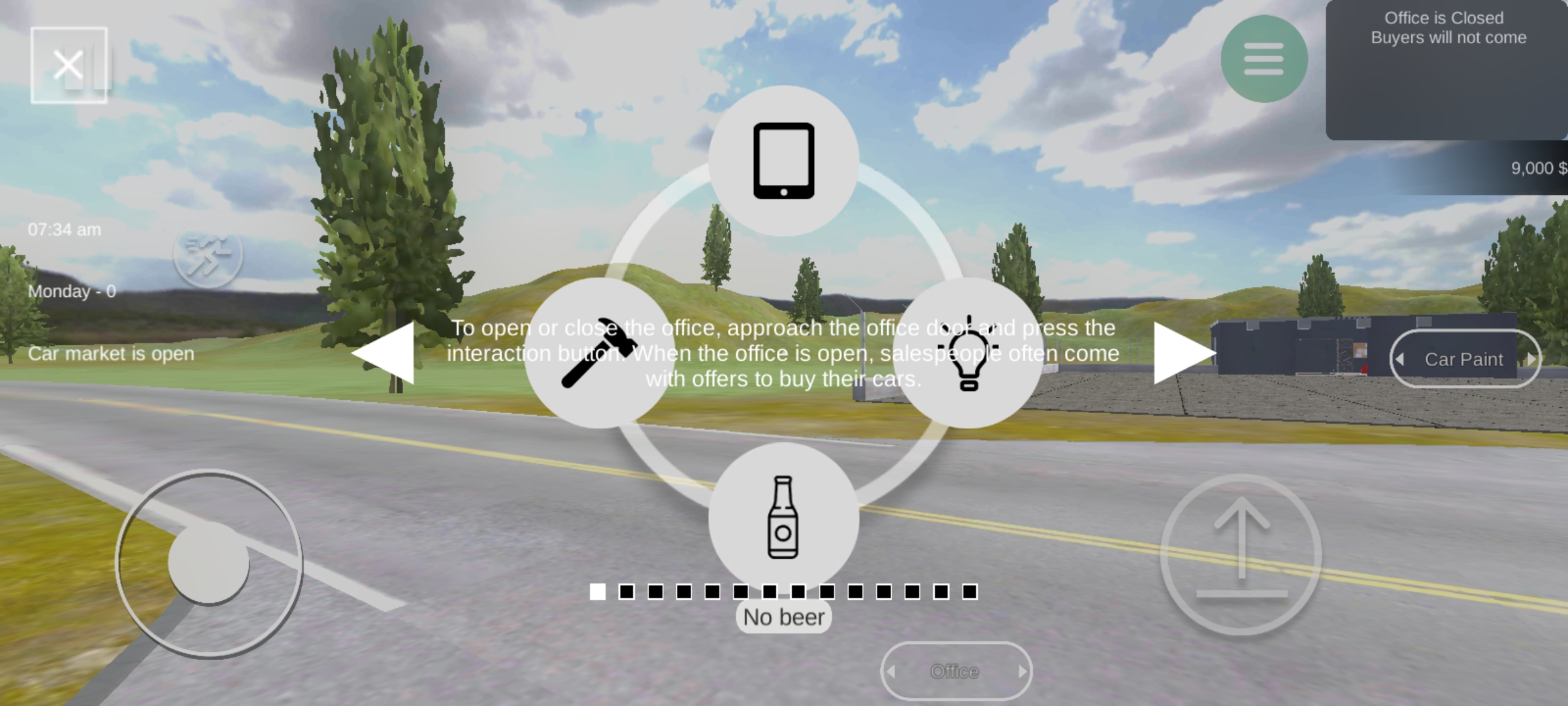Click the virtual joystick knob
The width and height of the screenshot is (1568, 706).
(208, 562)
